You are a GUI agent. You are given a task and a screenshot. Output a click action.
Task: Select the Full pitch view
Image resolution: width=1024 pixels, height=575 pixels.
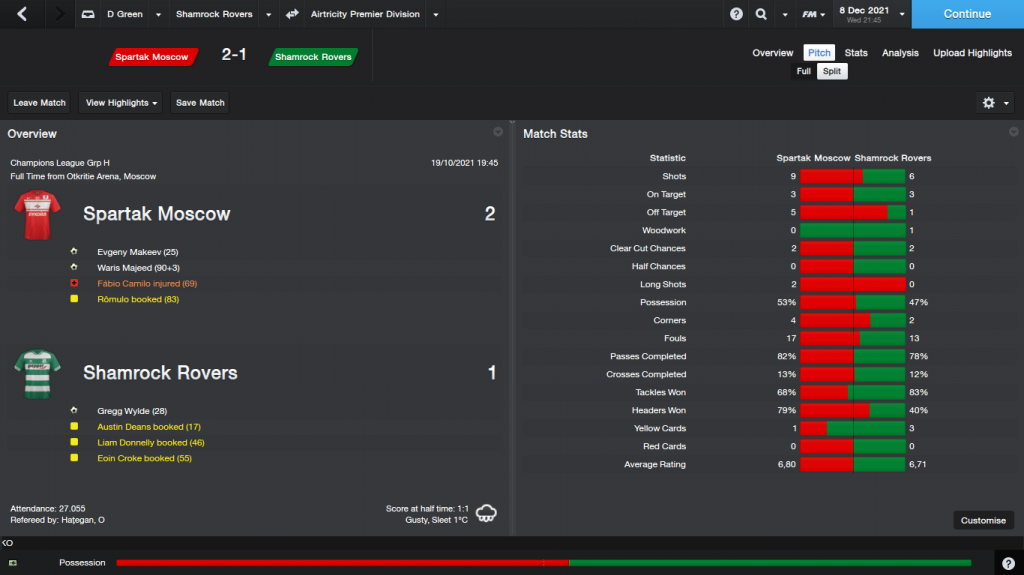pos(804,71)
